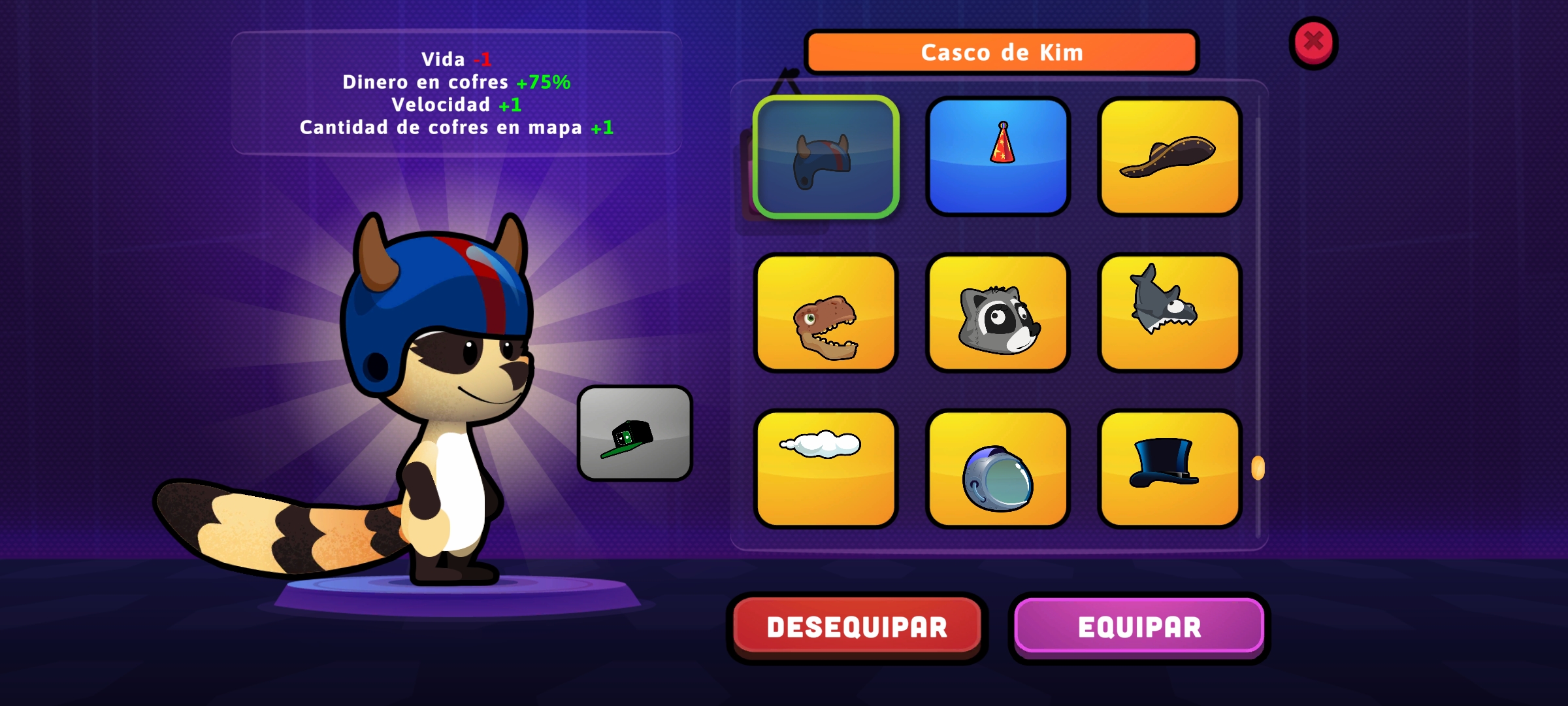Select the grey shark head hat
The width and height of the screenshot is (1568, 706).
tap(1169, 313)
